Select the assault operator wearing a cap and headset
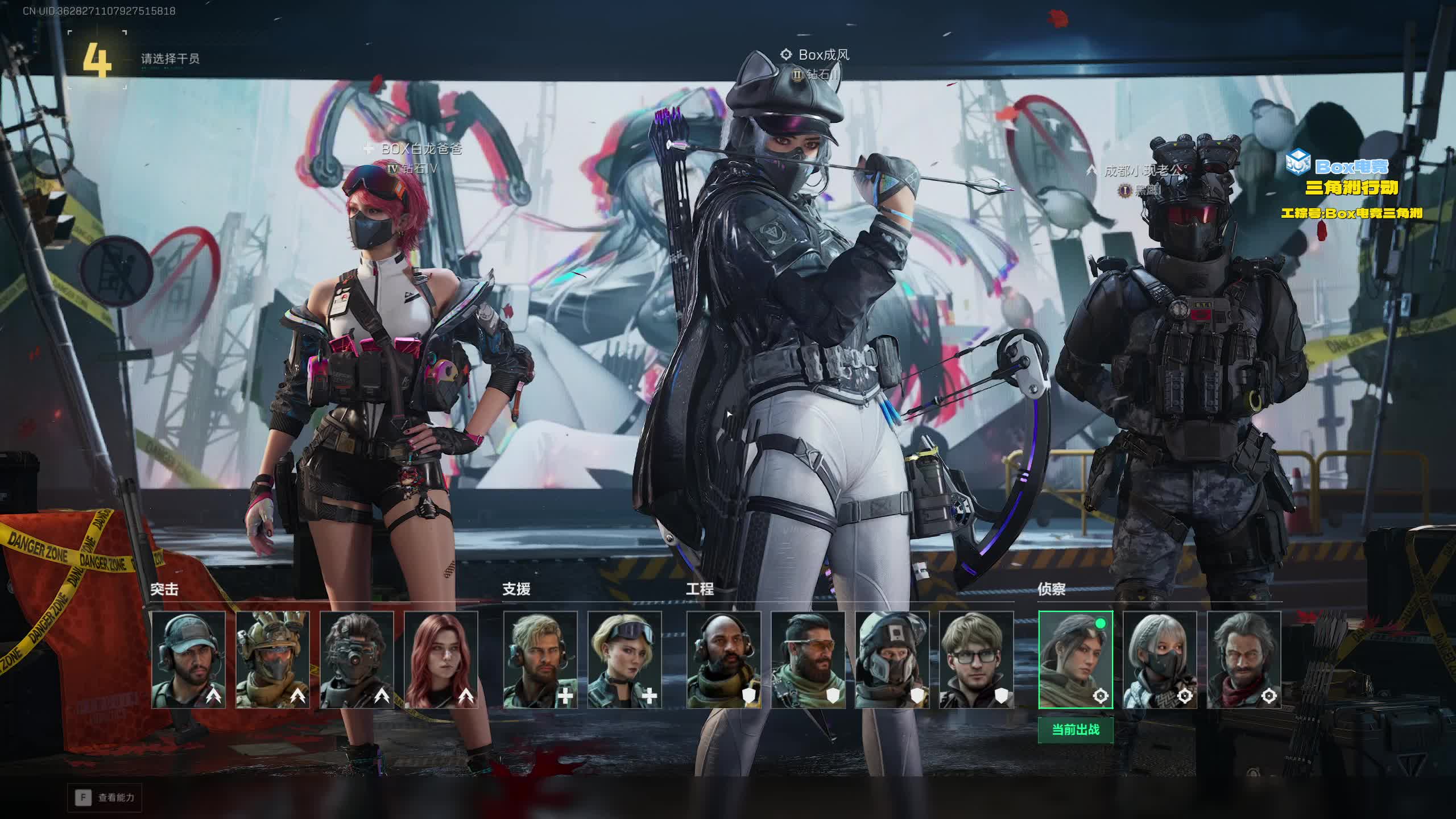Viewport: 1456px width, 819px height. pos(188,660)
